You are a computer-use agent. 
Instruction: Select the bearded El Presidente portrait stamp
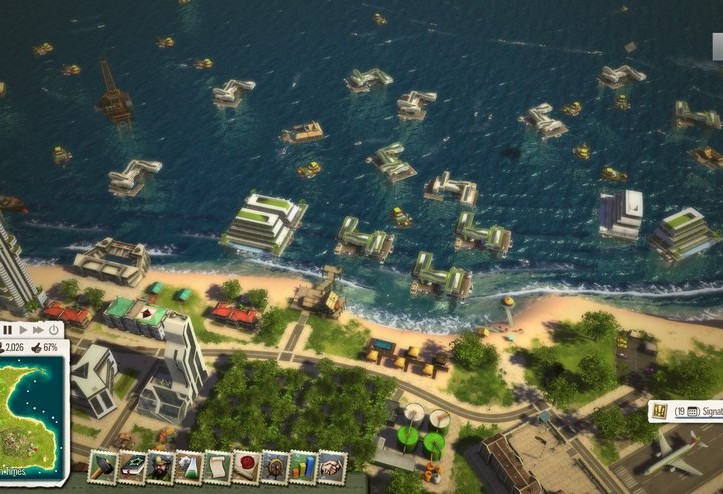(x=160, y=467)
